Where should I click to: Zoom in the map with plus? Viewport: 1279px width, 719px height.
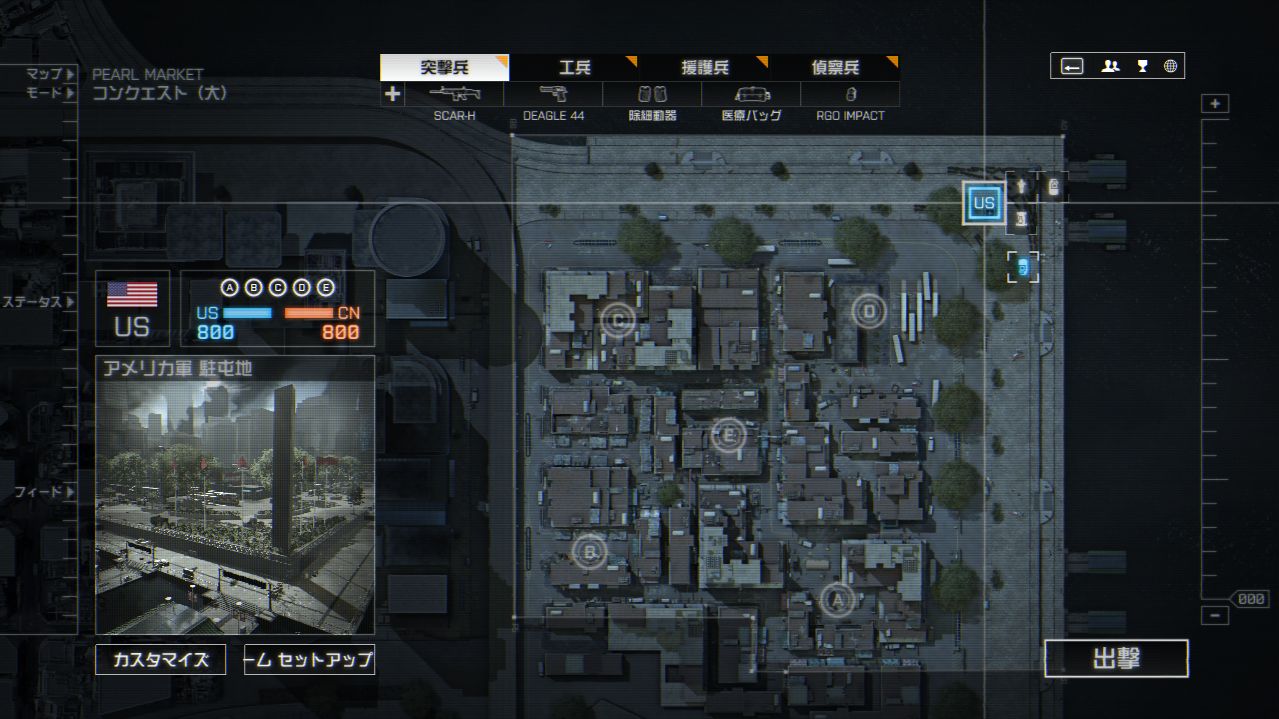pos(1215,104)
